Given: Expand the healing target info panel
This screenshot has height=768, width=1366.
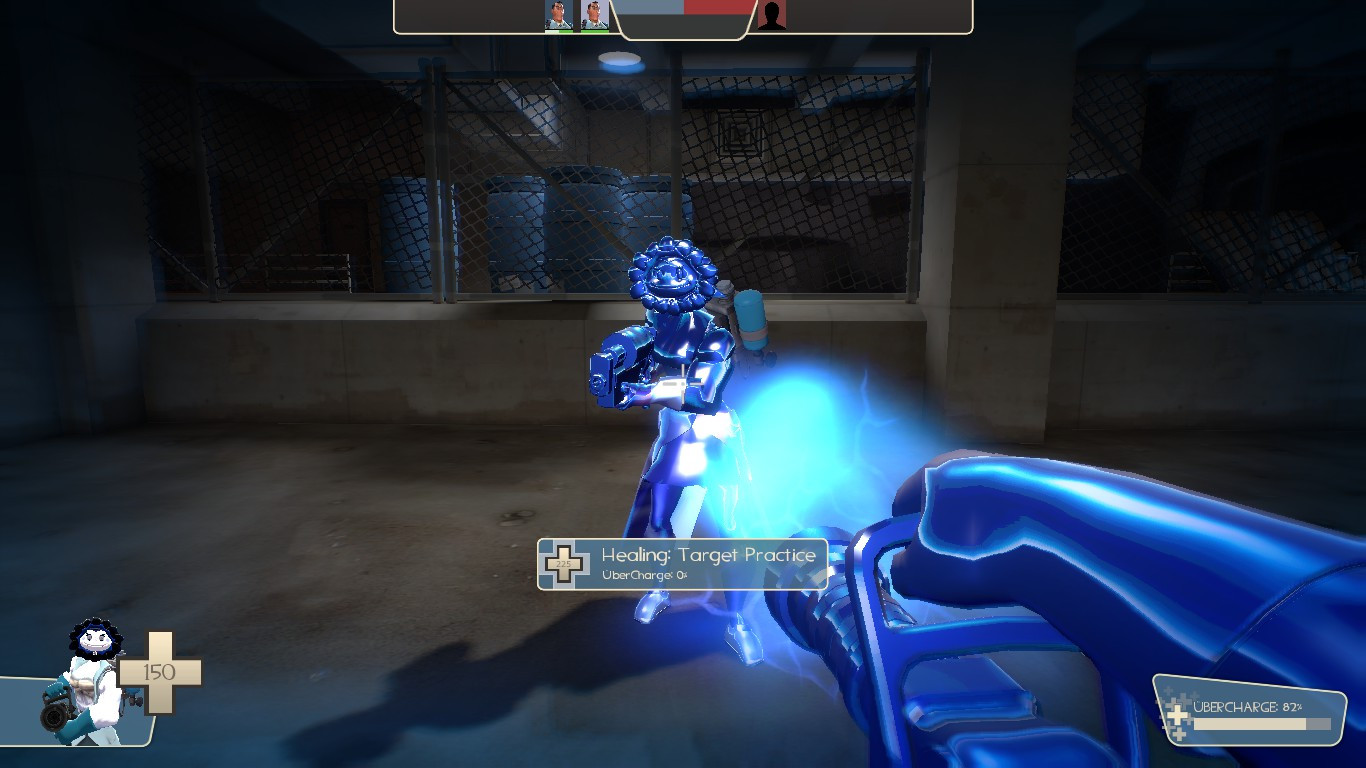Looking at the screenshot, I should point(685,563).
